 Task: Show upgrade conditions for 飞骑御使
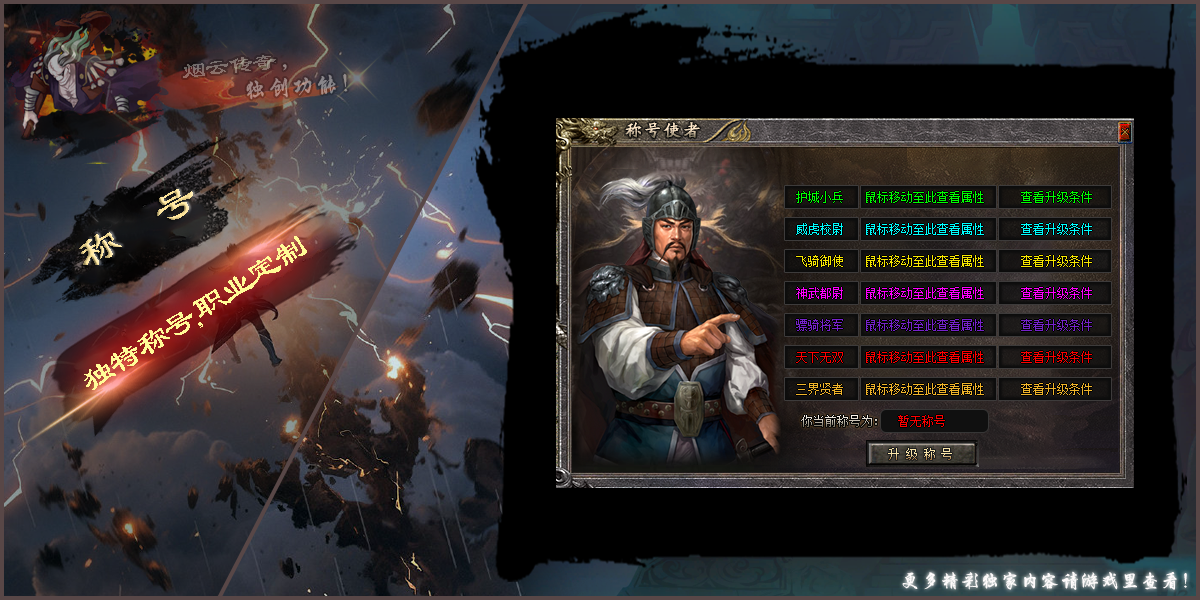(1055, 262)
